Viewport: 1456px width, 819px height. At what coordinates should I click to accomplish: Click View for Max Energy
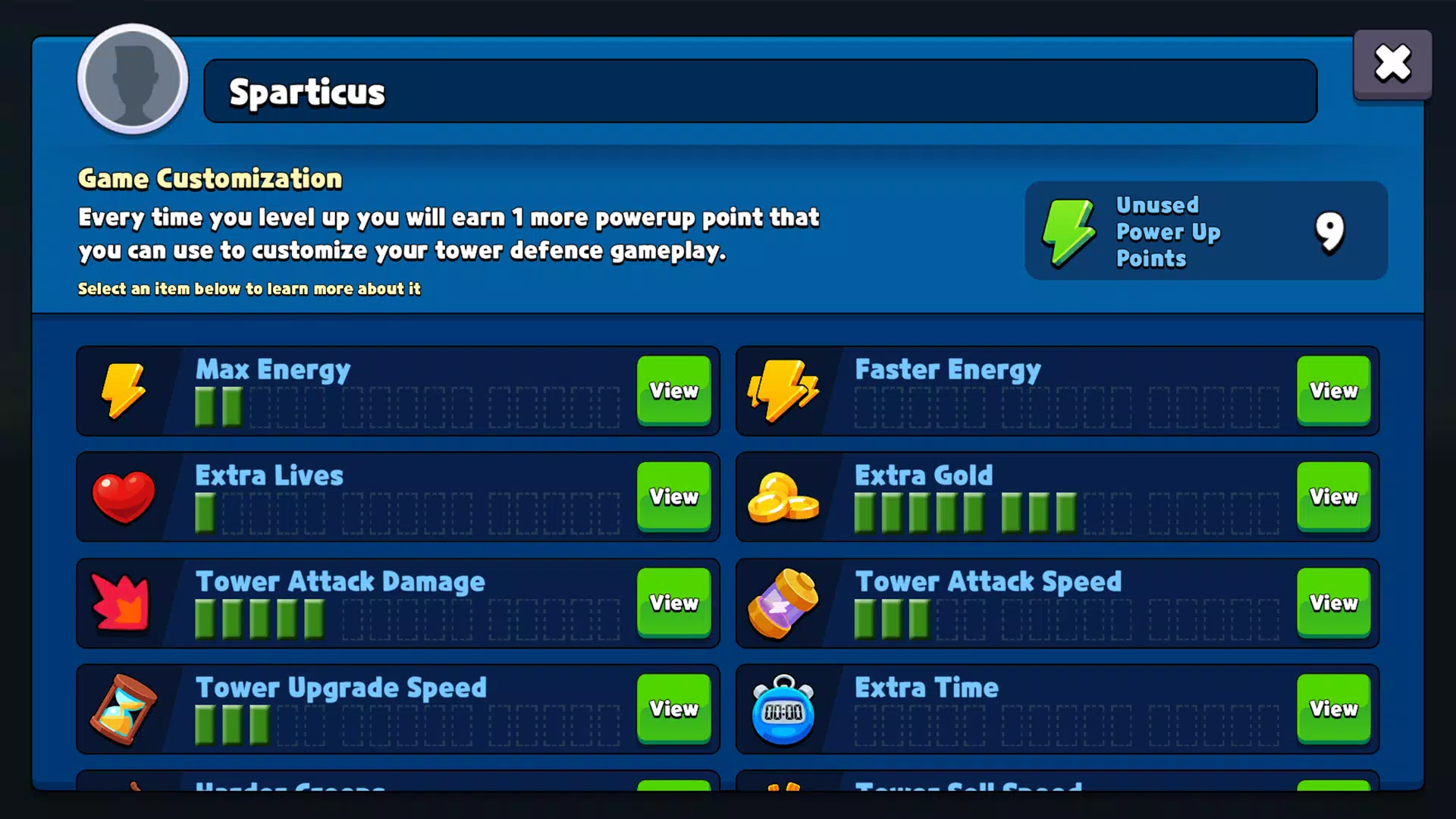[x=673, y=391]
